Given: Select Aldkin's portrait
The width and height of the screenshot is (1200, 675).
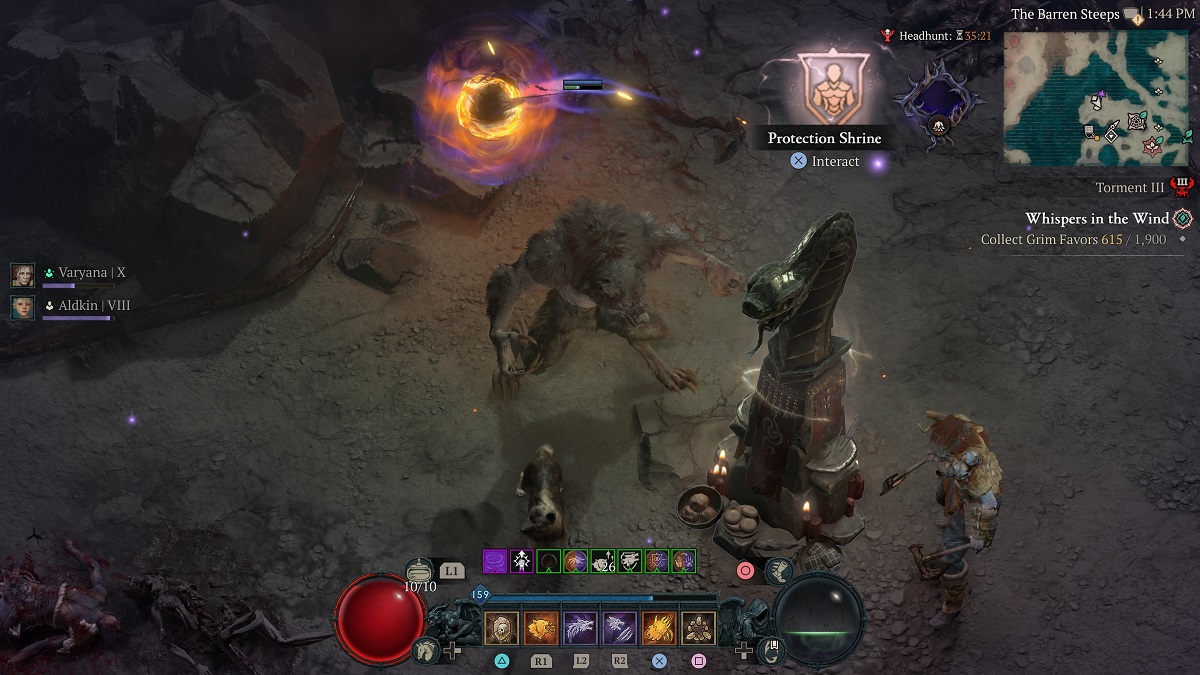Looking at the screenshot, I should click(x=22, y=307).
